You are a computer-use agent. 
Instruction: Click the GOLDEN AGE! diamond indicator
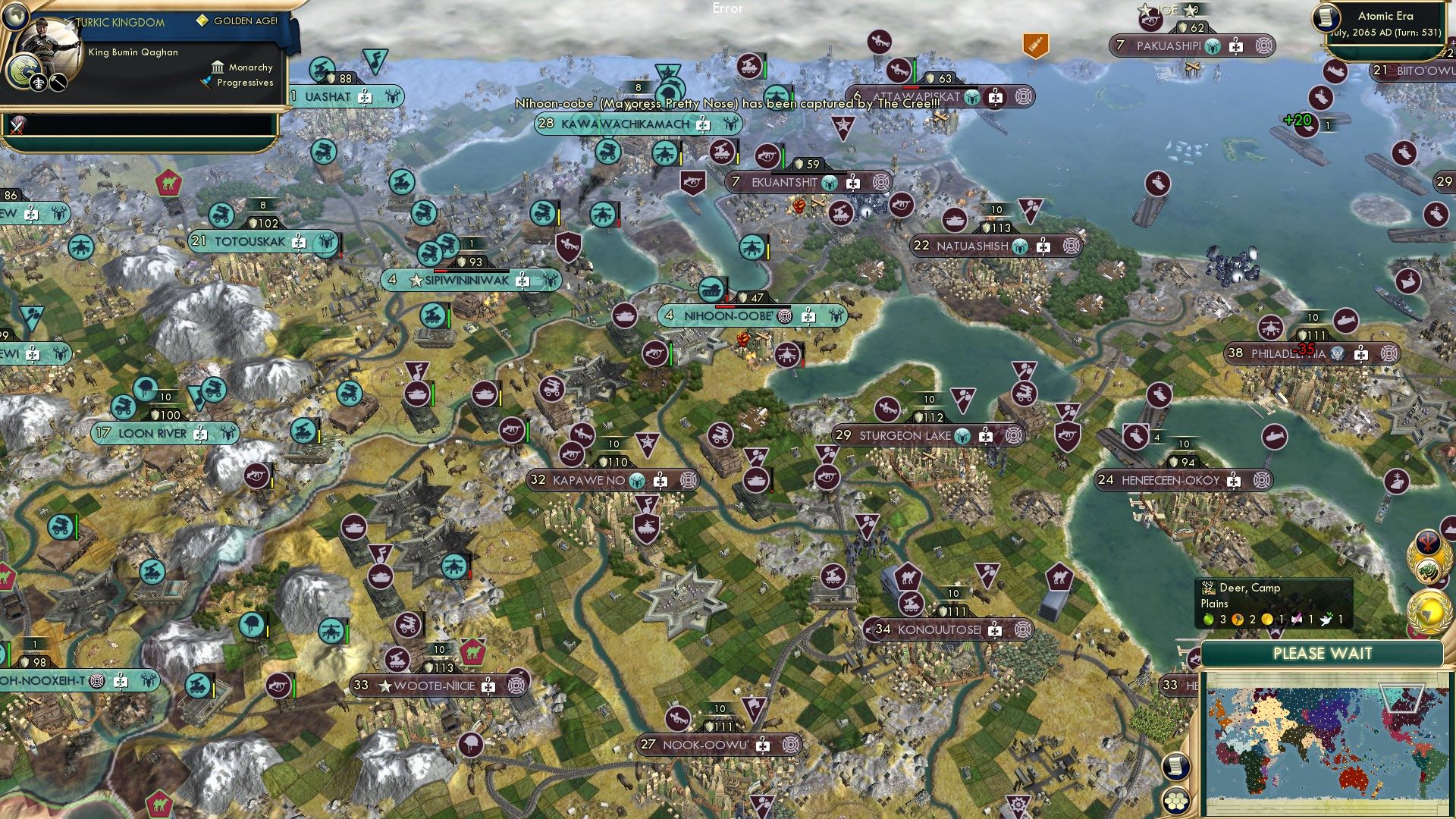click(202, 20)
